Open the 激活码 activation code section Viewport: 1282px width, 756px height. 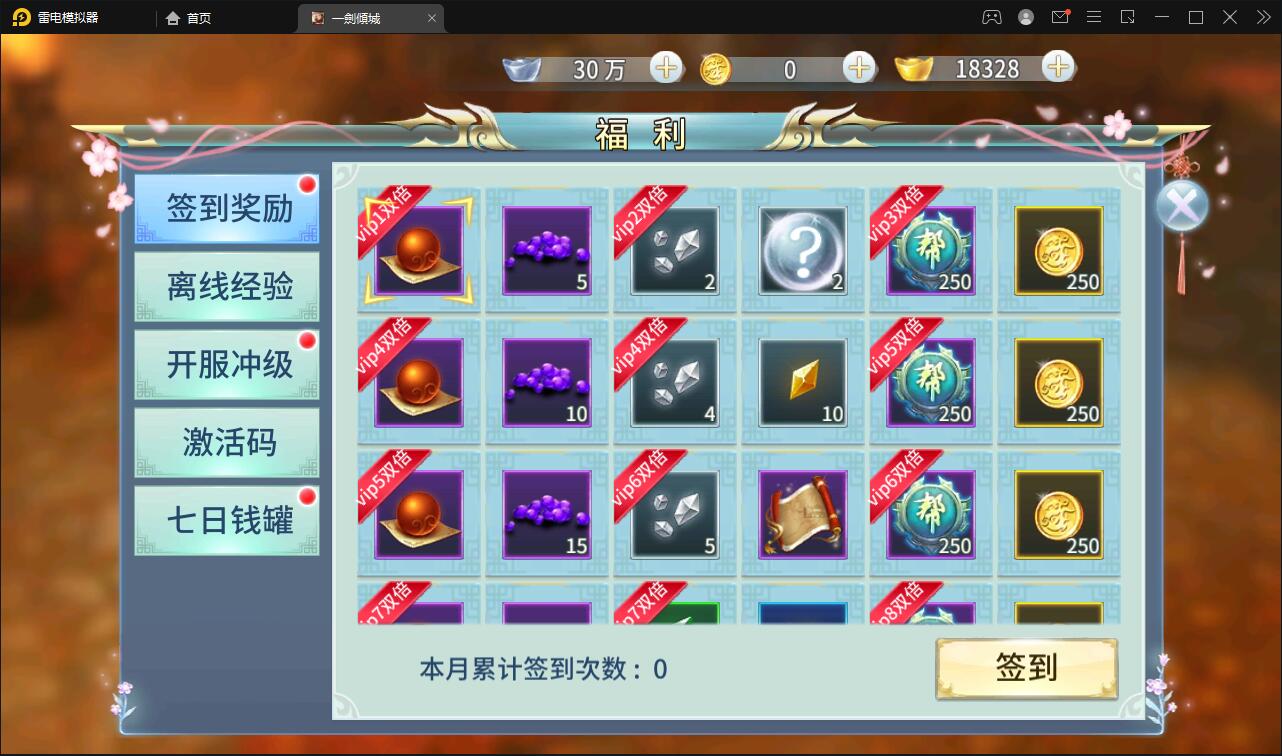[226, 443]
